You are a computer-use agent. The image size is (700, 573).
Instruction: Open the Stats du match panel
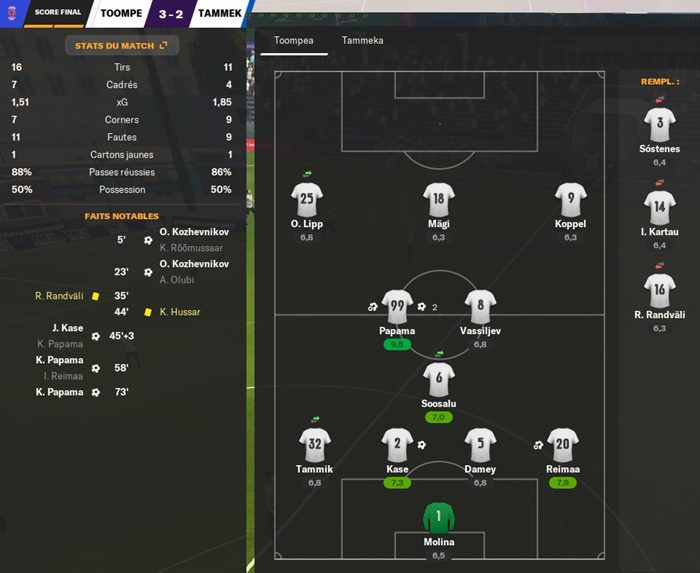(x=121, y=45)
